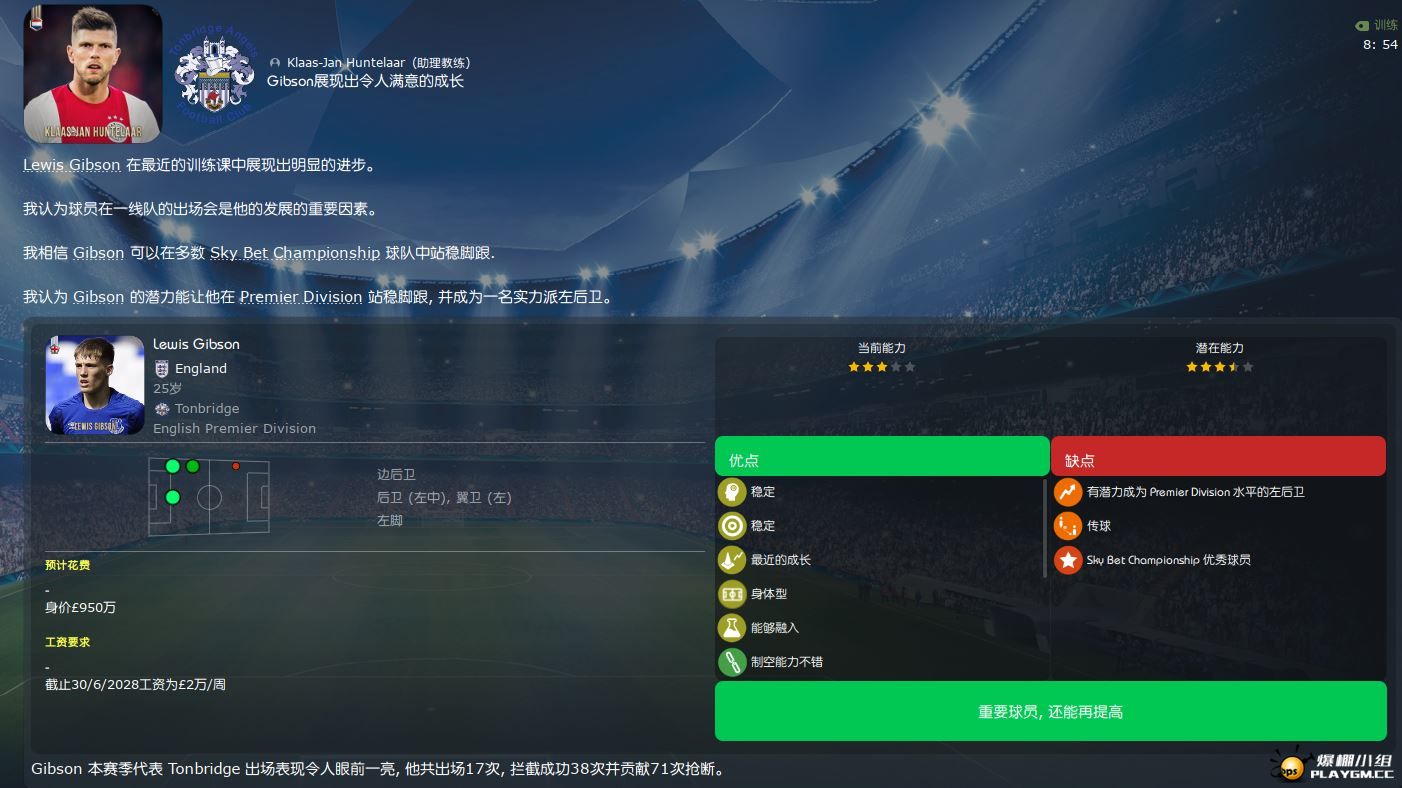Click the Klaas-Jan Huntelaar staff portrait
Image resolution: width=1402 pixels, height=788 pixels.
click(92, 74)
